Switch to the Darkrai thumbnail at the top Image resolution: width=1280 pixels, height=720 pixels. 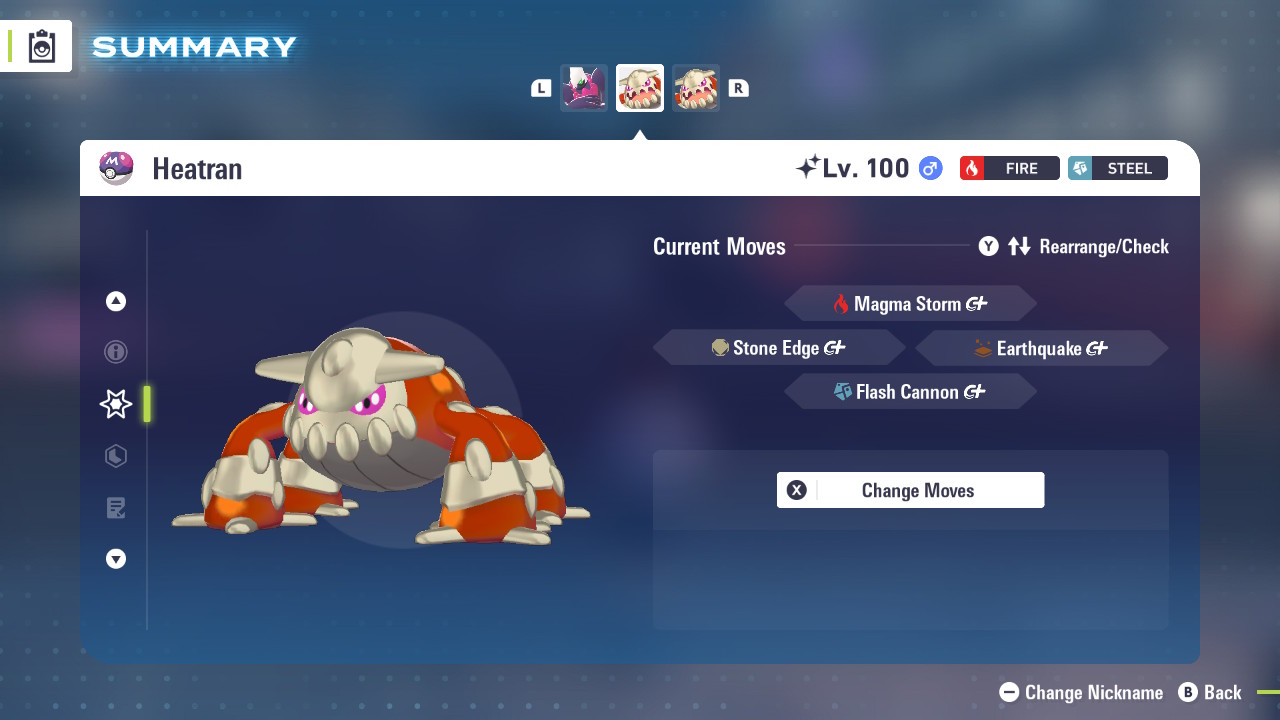coord(583,87)
